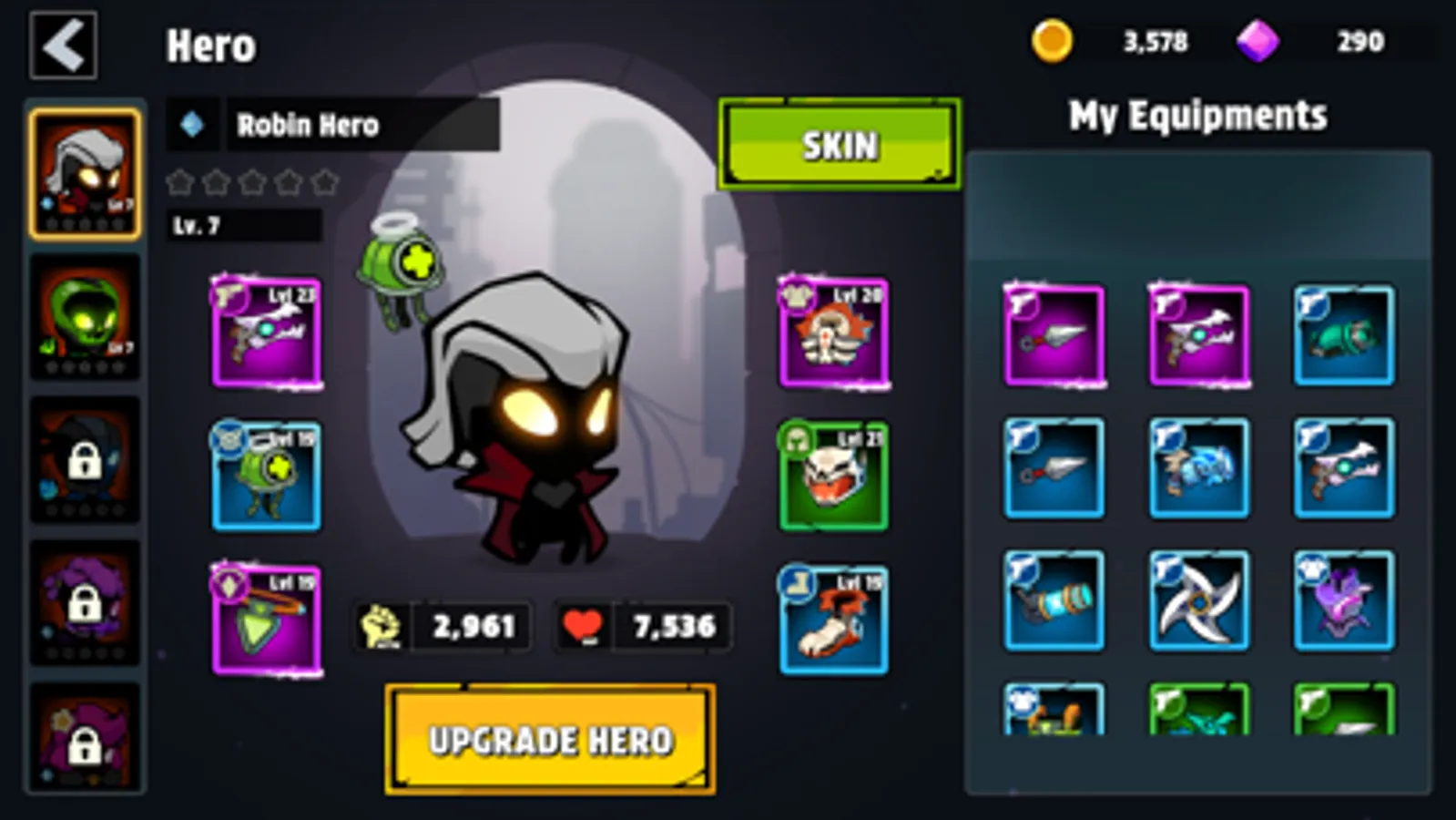Tap the first locked hero in sidebar
The width and height of the screenshot is (1456, 820).
pos(83,458)
